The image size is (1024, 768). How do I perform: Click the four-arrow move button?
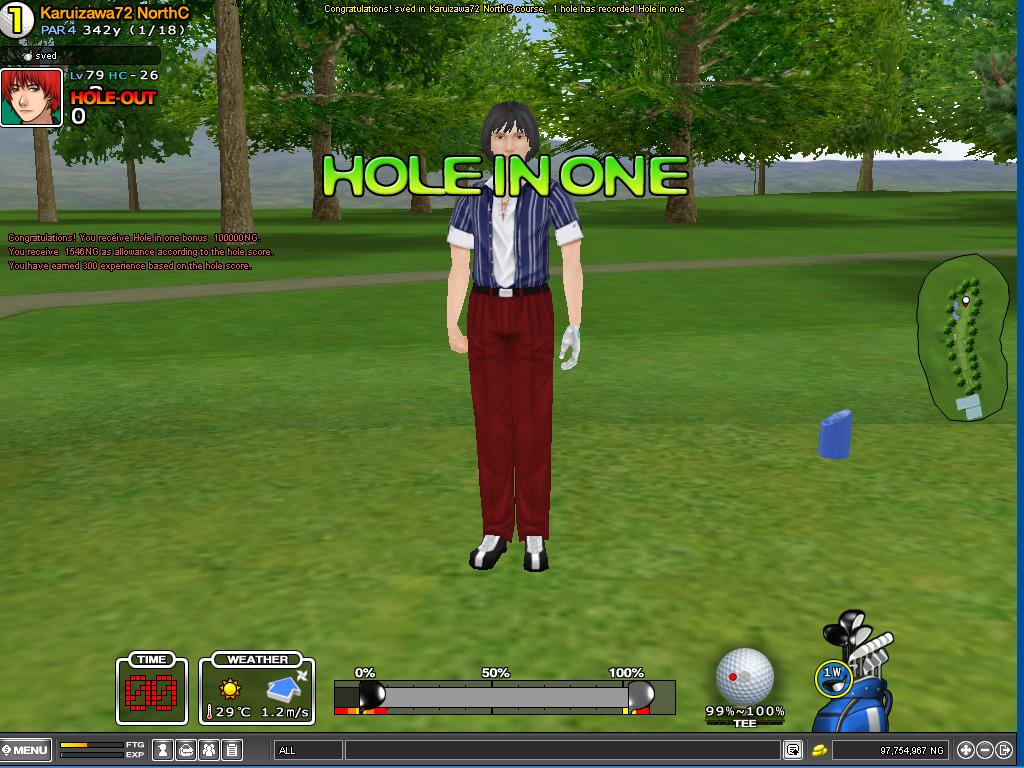[966, 750]
